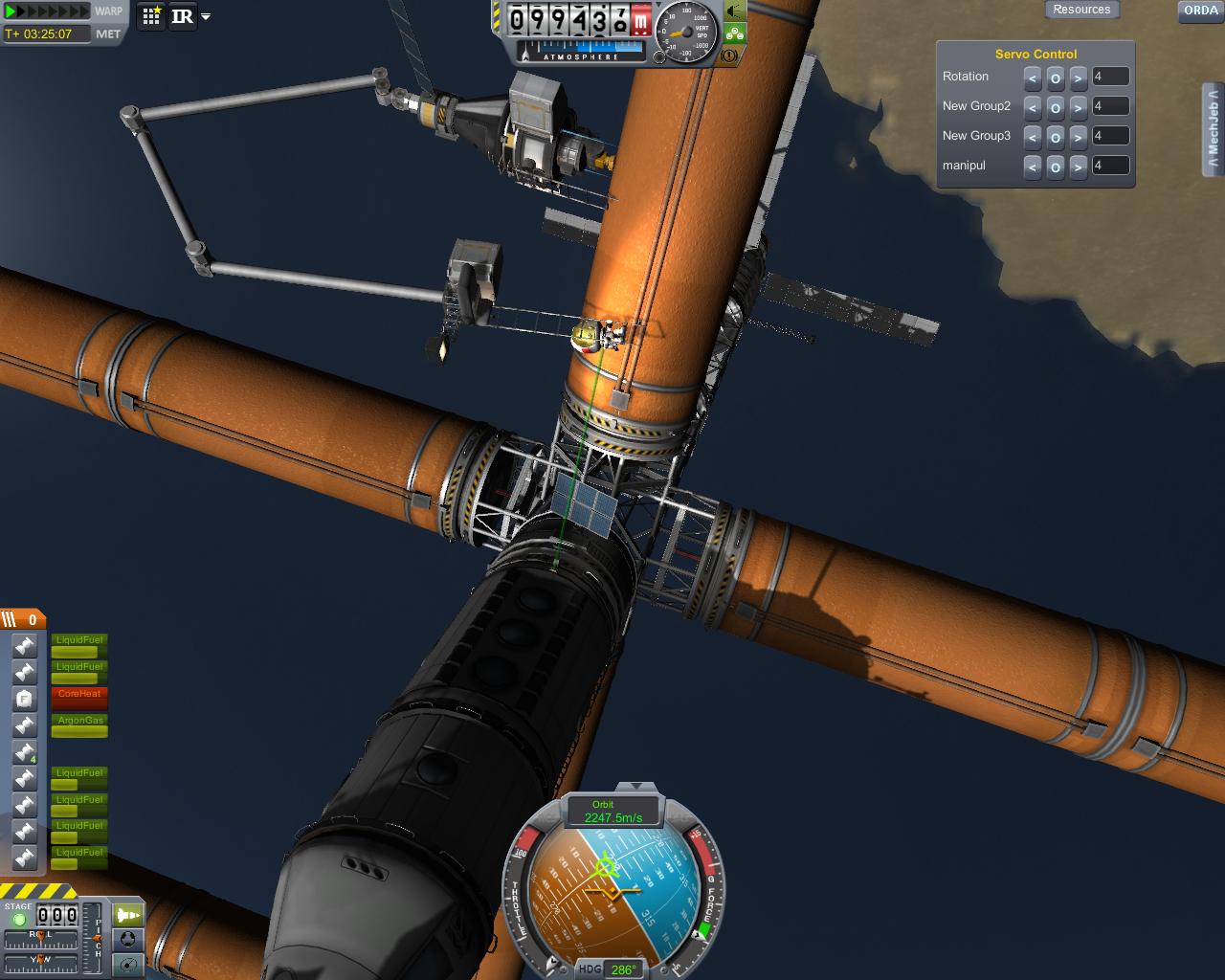
Task: Open the starred grid toolbar button
Action: 151,16
